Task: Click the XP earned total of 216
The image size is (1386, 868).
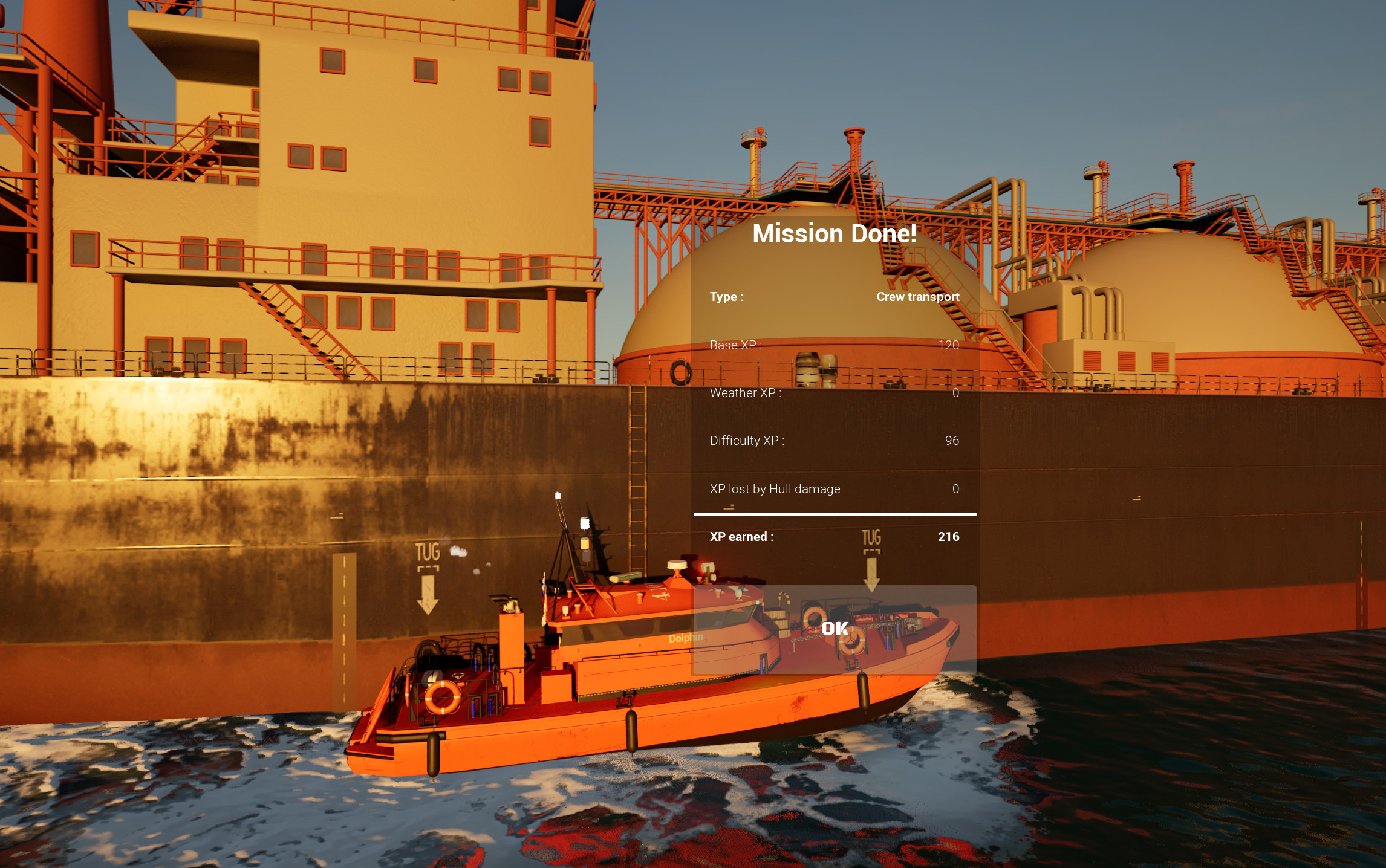Action: pos(949,536)
